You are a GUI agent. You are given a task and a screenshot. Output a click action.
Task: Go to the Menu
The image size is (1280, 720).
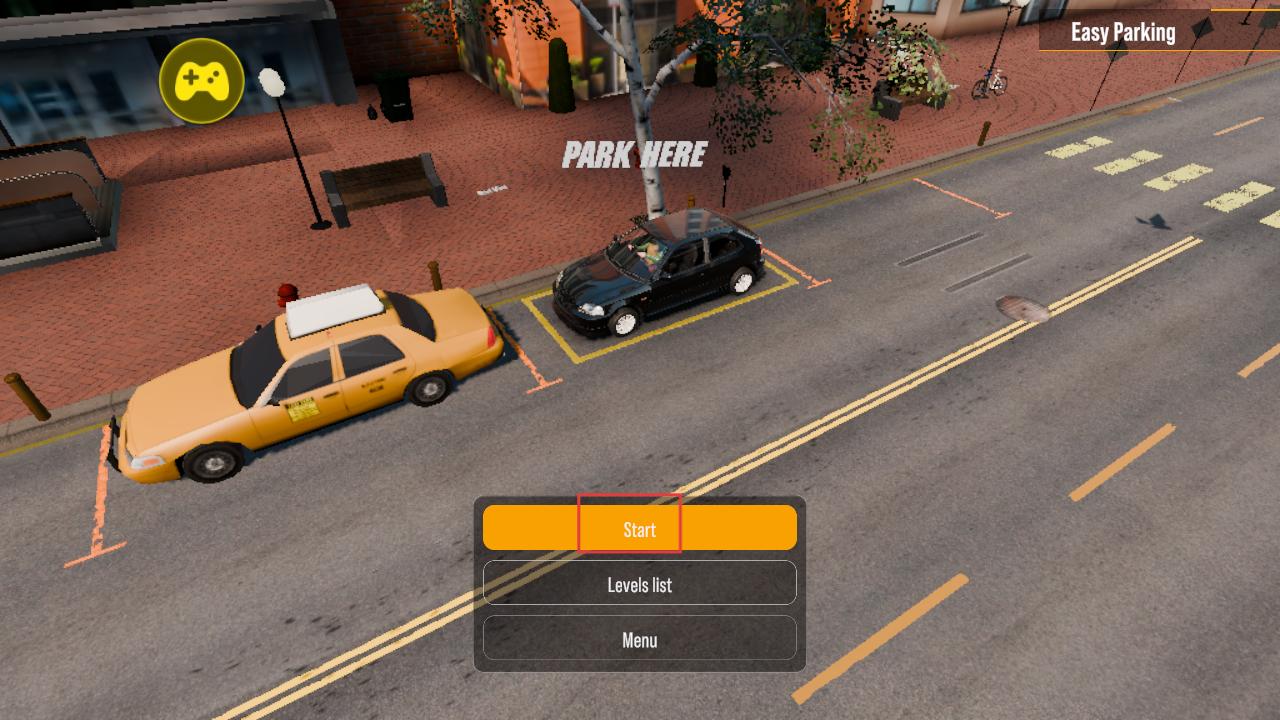639,639
